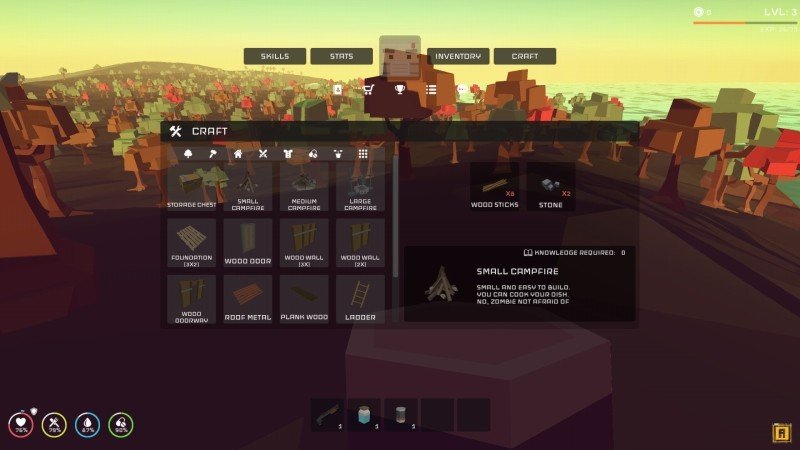Pick the Wood Doorway recipe
Image resolution: width=800 pixels, height=450 pixels.
pyautogui.click(x=192, y=299)
